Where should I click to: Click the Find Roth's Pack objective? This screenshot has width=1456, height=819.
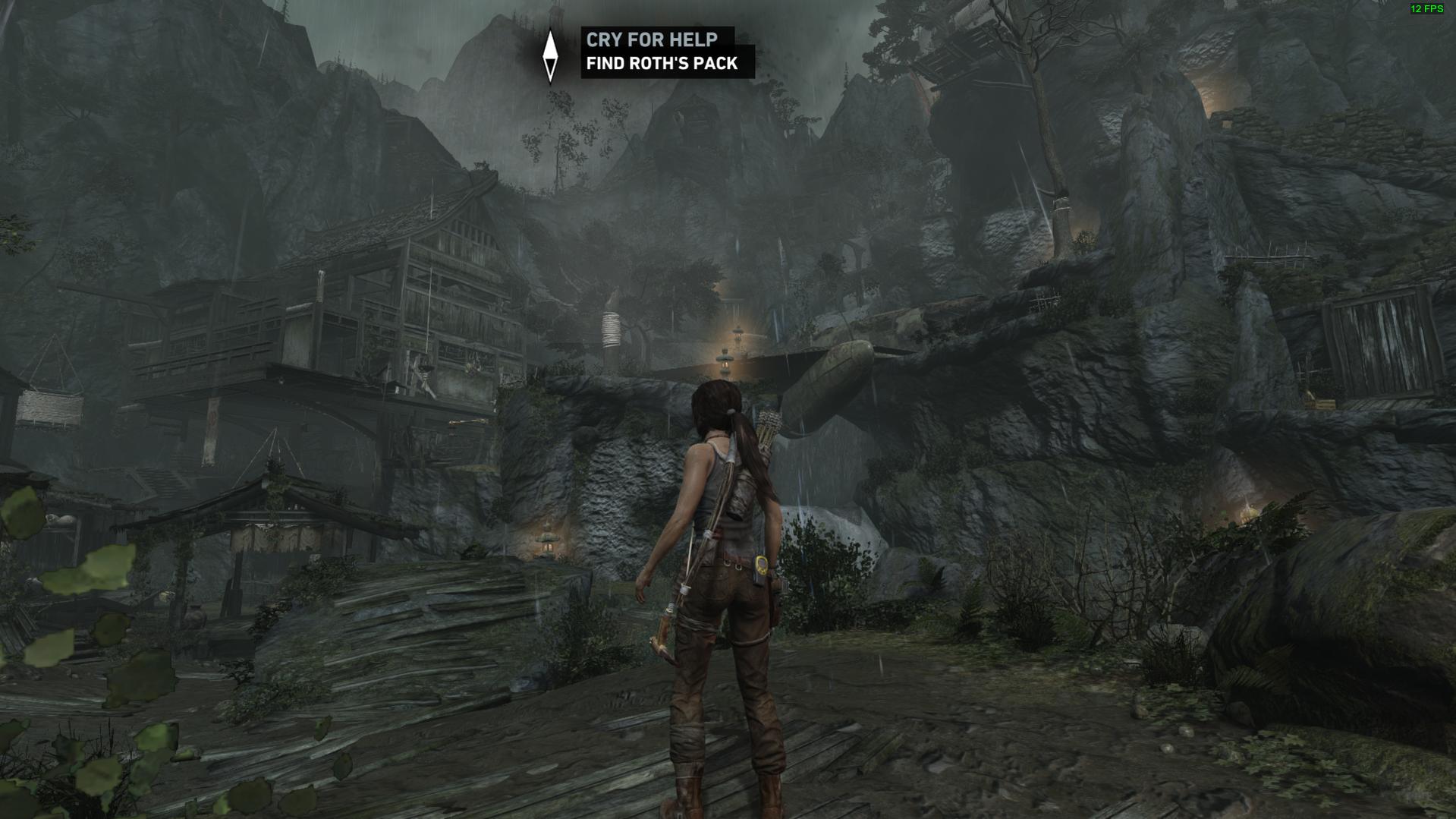pyautogui.click(x=662, y=64)
